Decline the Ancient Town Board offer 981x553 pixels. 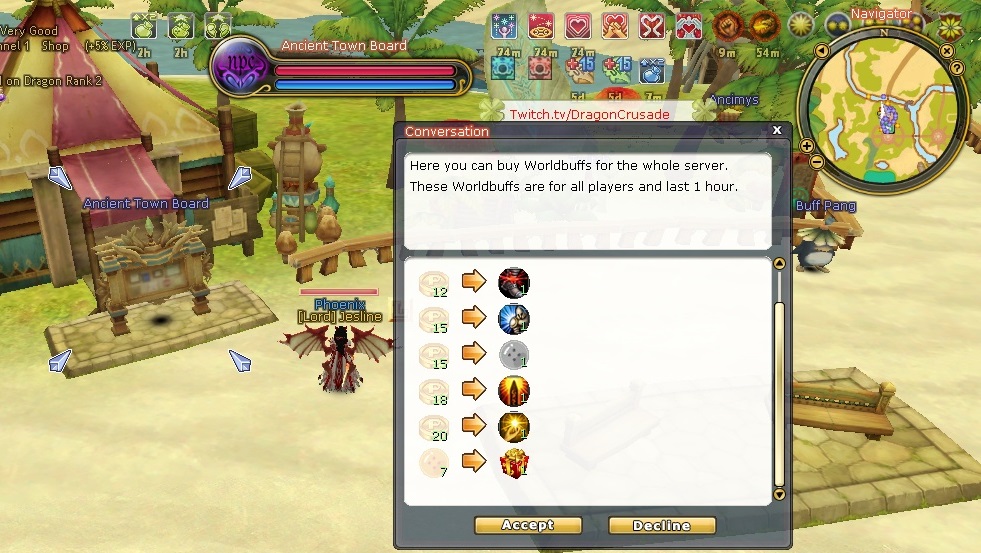tap(662, 525)
